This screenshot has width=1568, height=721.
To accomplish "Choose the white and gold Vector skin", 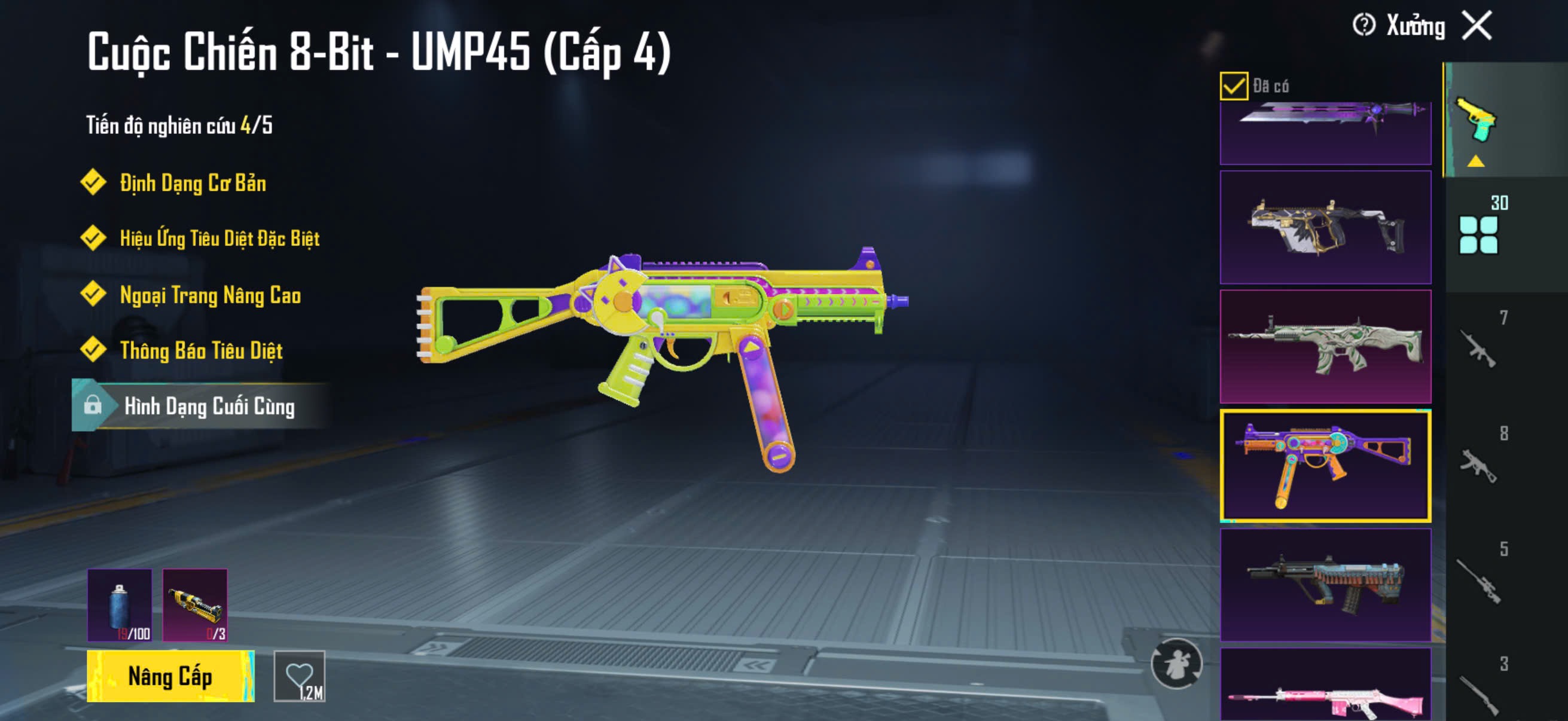I will click(1325, 228).
